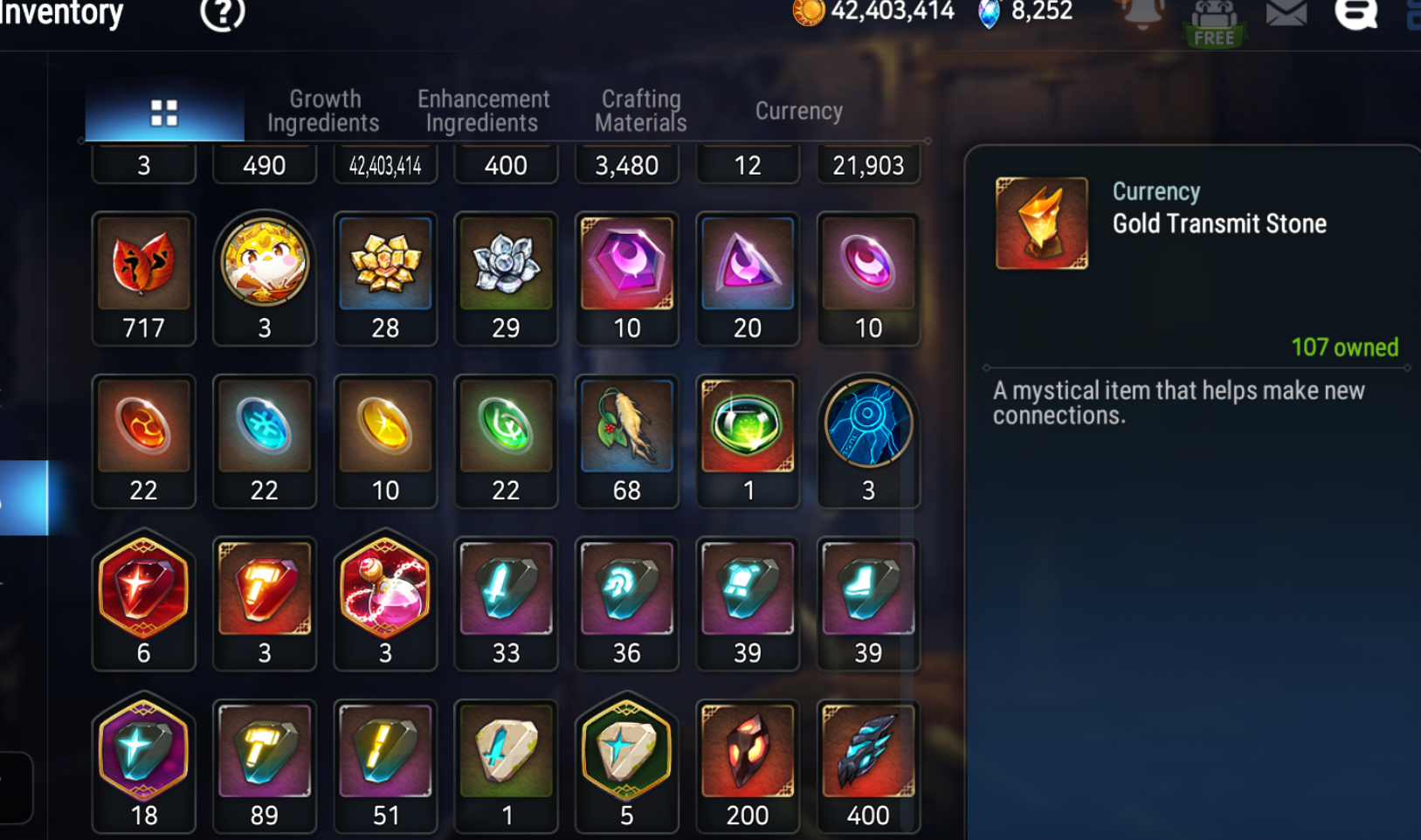1421x840 pixels.
Task: Select the ginseng root item with 68
Action: (626, 427)
